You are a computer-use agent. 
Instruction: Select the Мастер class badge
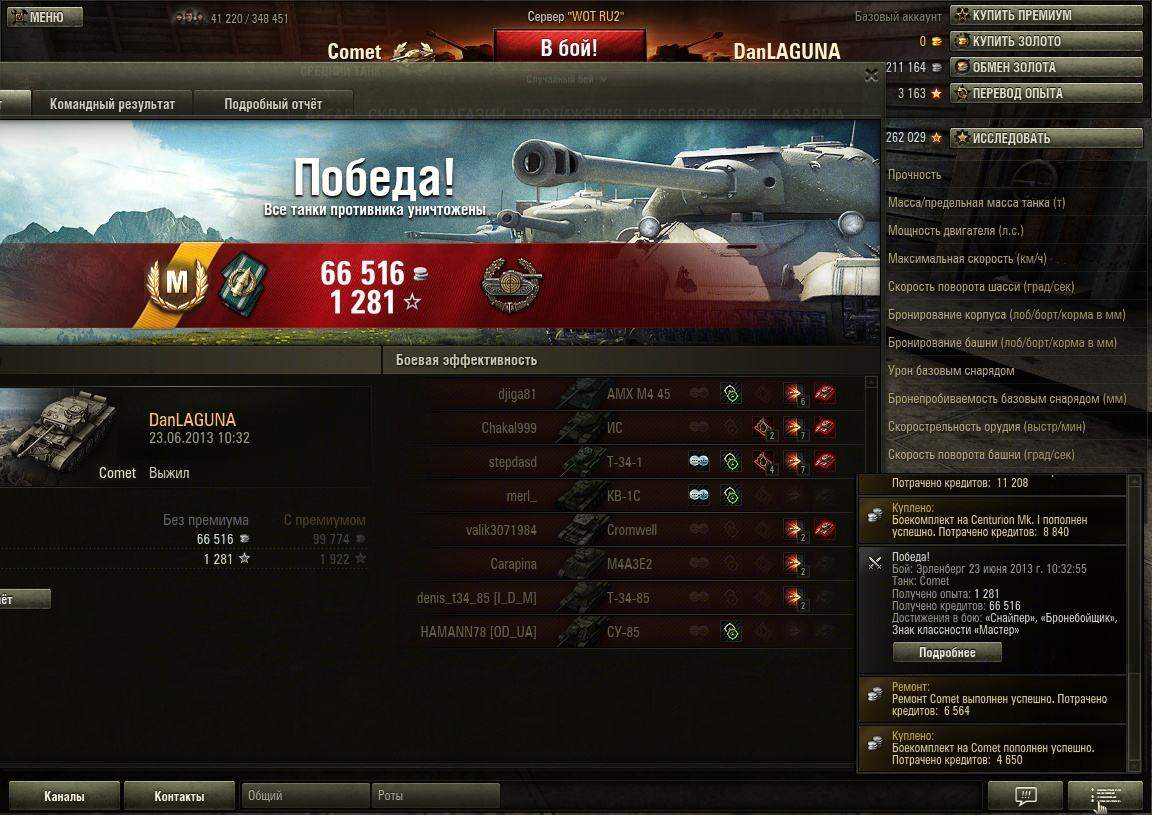[x=176, y=284]
